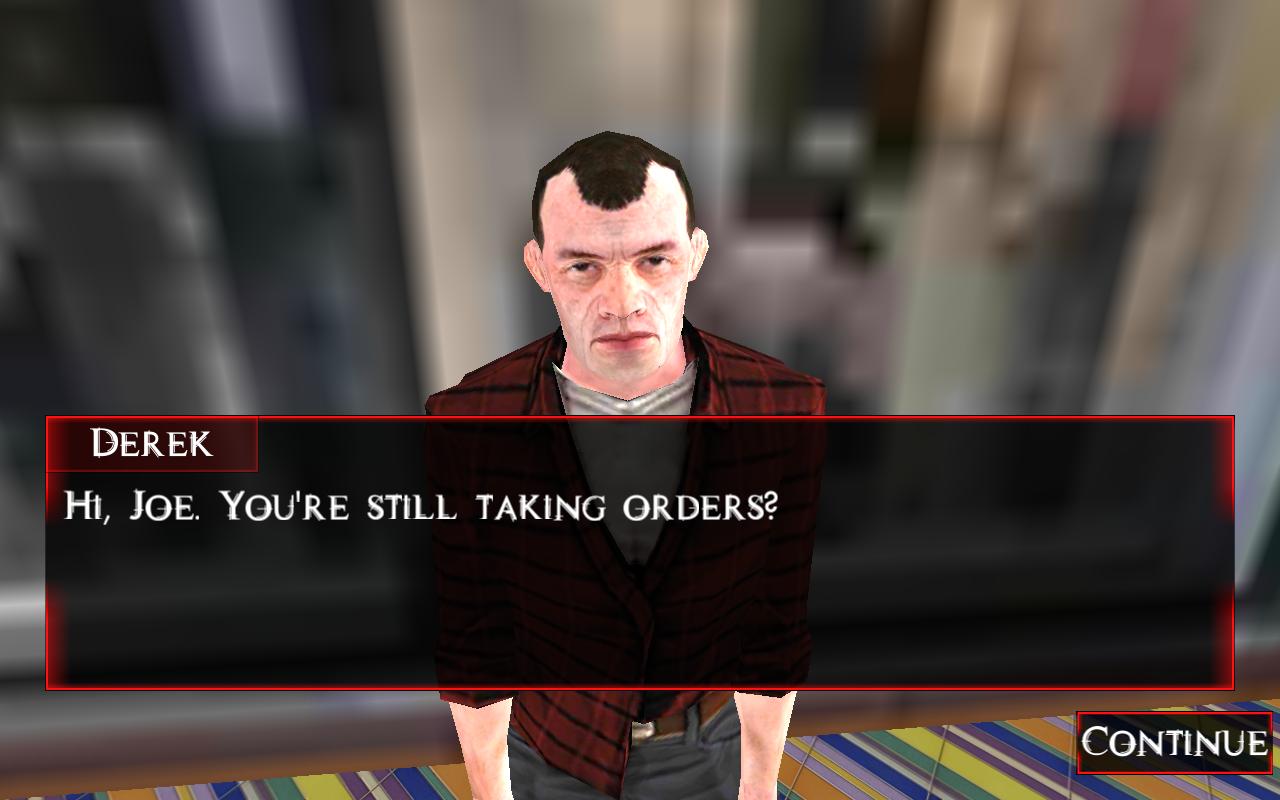Screen dimensions: 1280x800
Task: Click the Continue button to advance dialogue
Action: [1175, 744]
